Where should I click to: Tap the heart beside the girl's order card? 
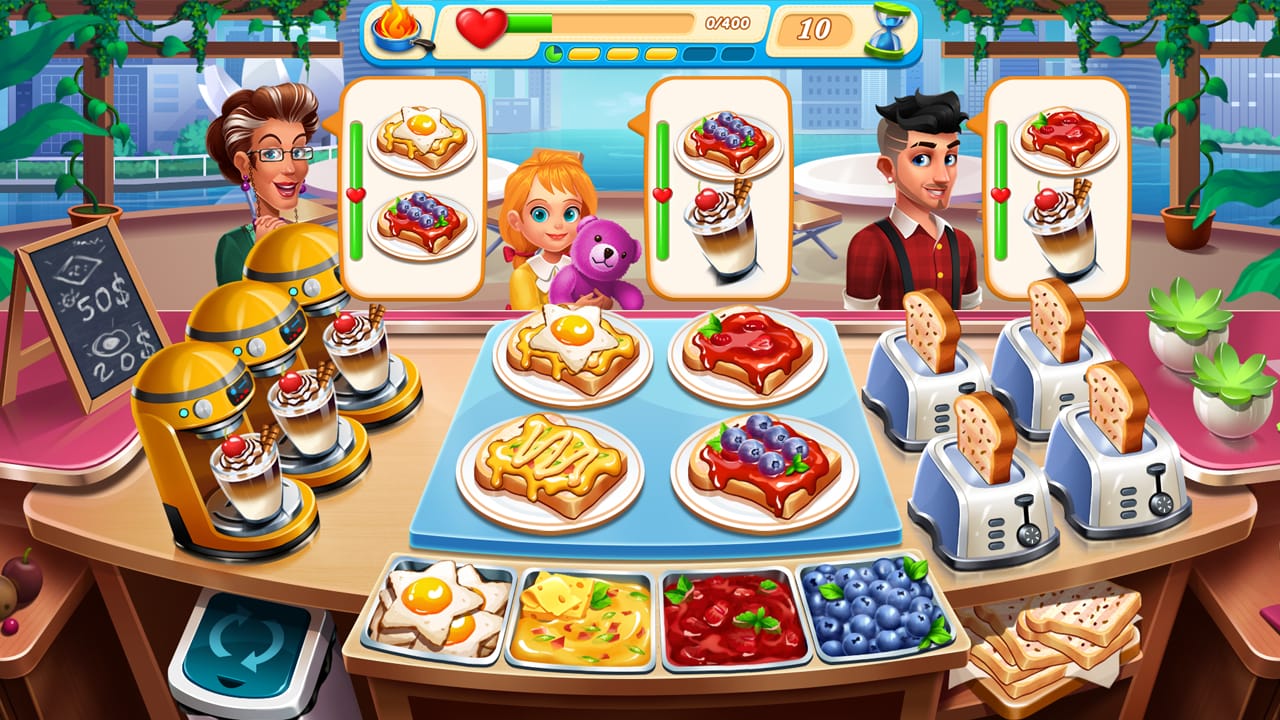[x=661, y=196]
